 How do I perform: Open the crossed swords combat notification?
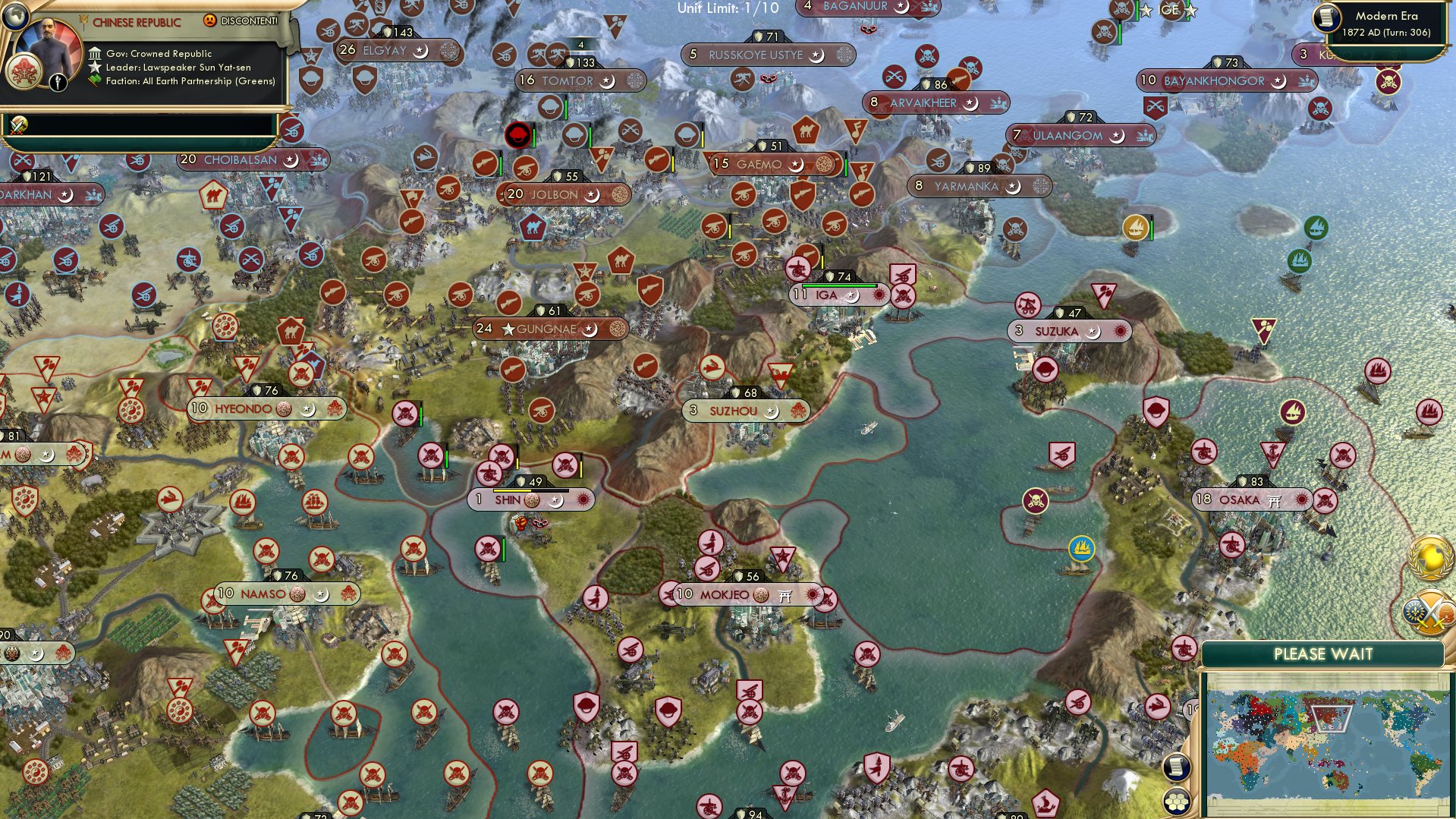[1425, 612]
